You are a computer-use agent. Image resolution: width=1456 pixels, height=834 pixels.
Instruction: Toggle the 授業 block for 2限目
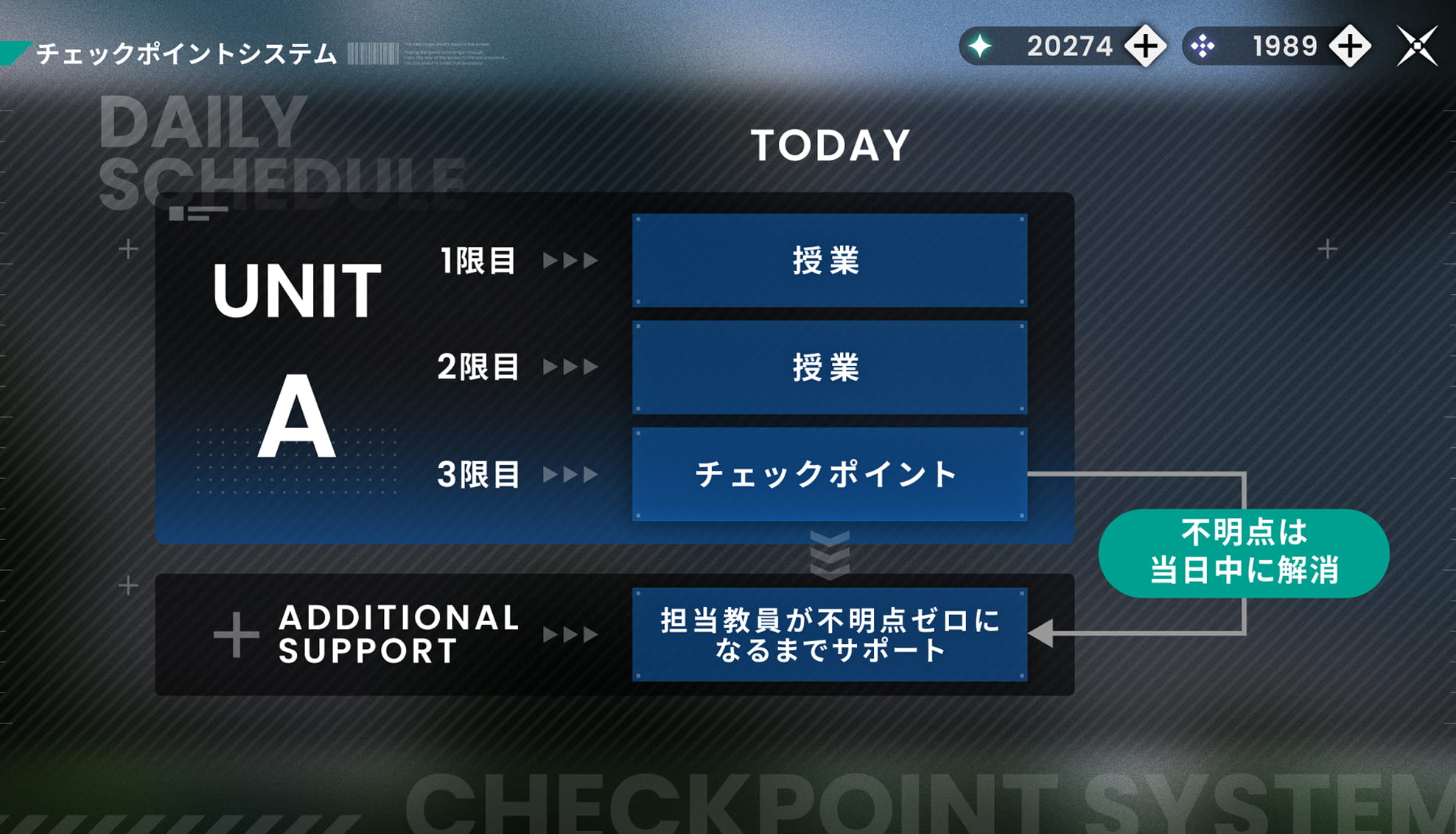point(828,367)
